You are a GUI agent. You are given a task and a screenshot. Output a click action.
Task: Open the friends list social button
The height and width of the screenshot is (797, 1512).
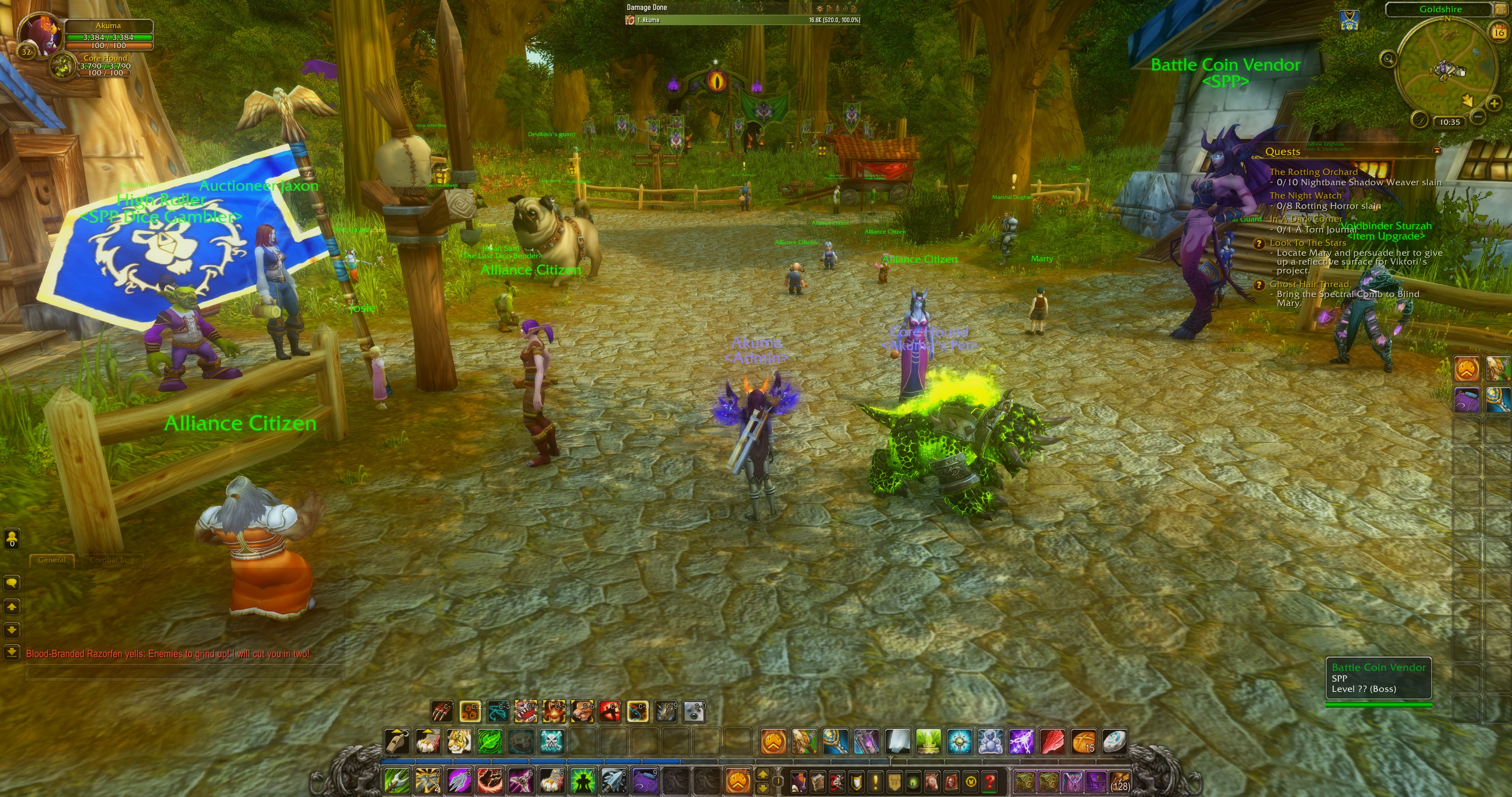coord(12,538)
